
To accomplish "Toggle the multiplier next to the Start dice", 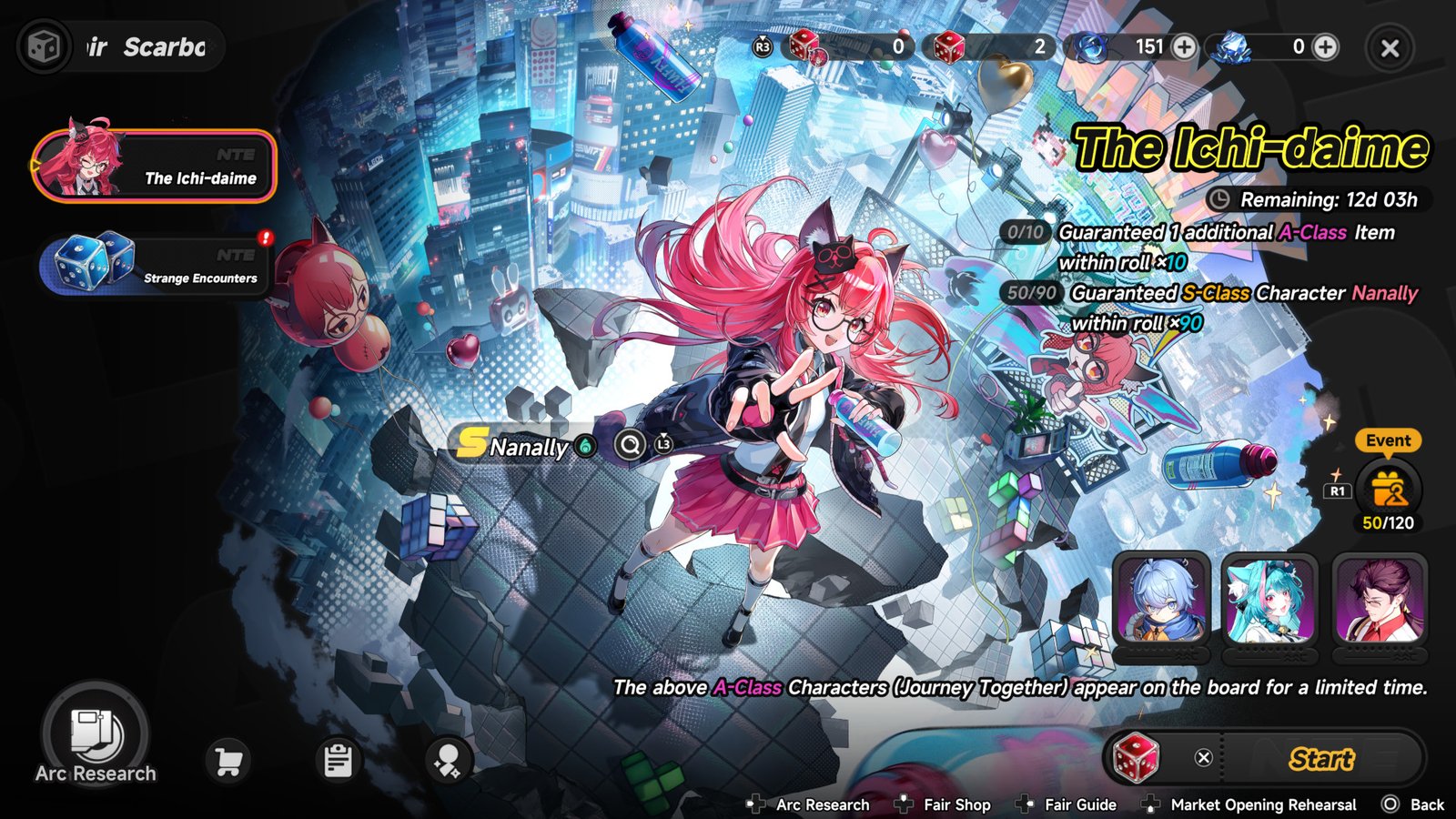I will [1203, 756].
